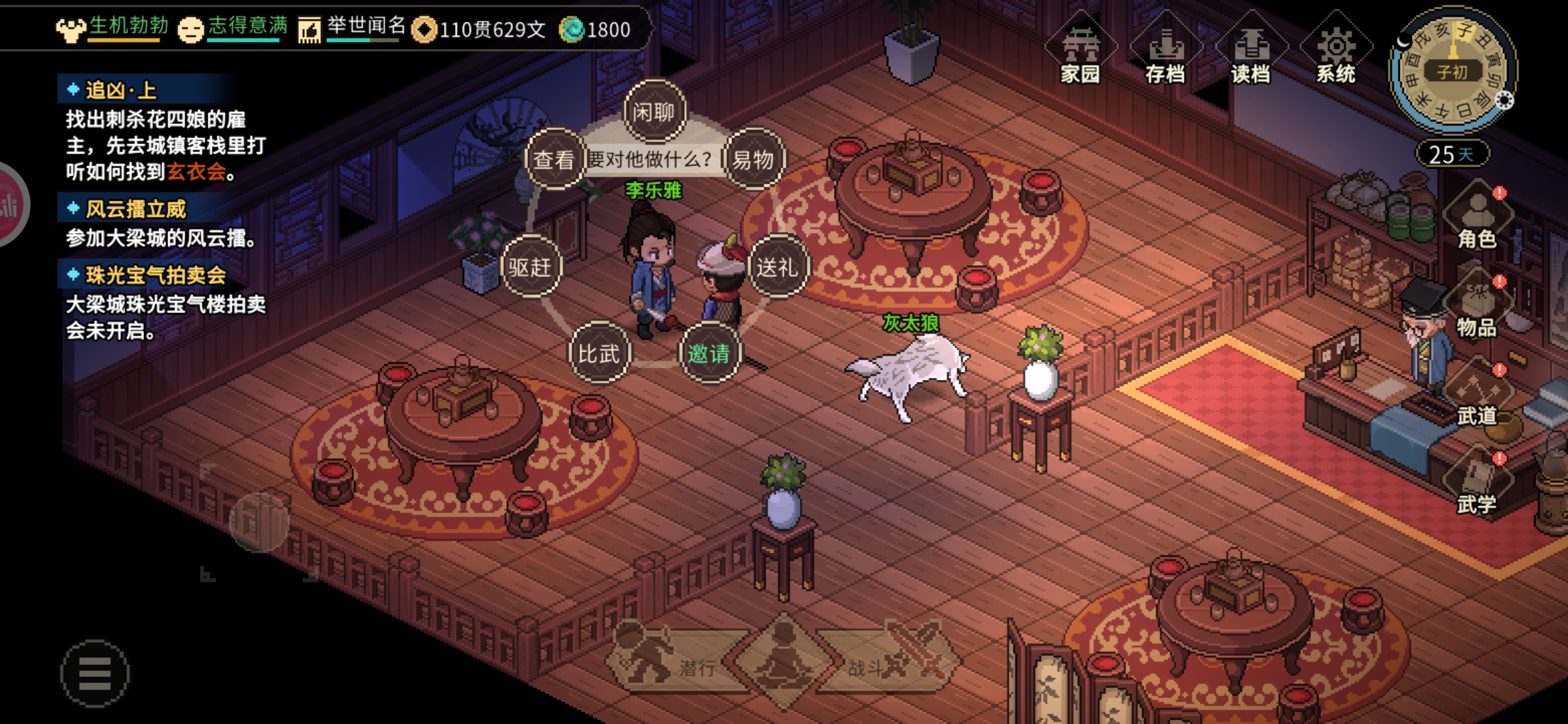1568x724 pixels.
Task: Open the 武学 martial skills panel
Action: coord(1477,485)
